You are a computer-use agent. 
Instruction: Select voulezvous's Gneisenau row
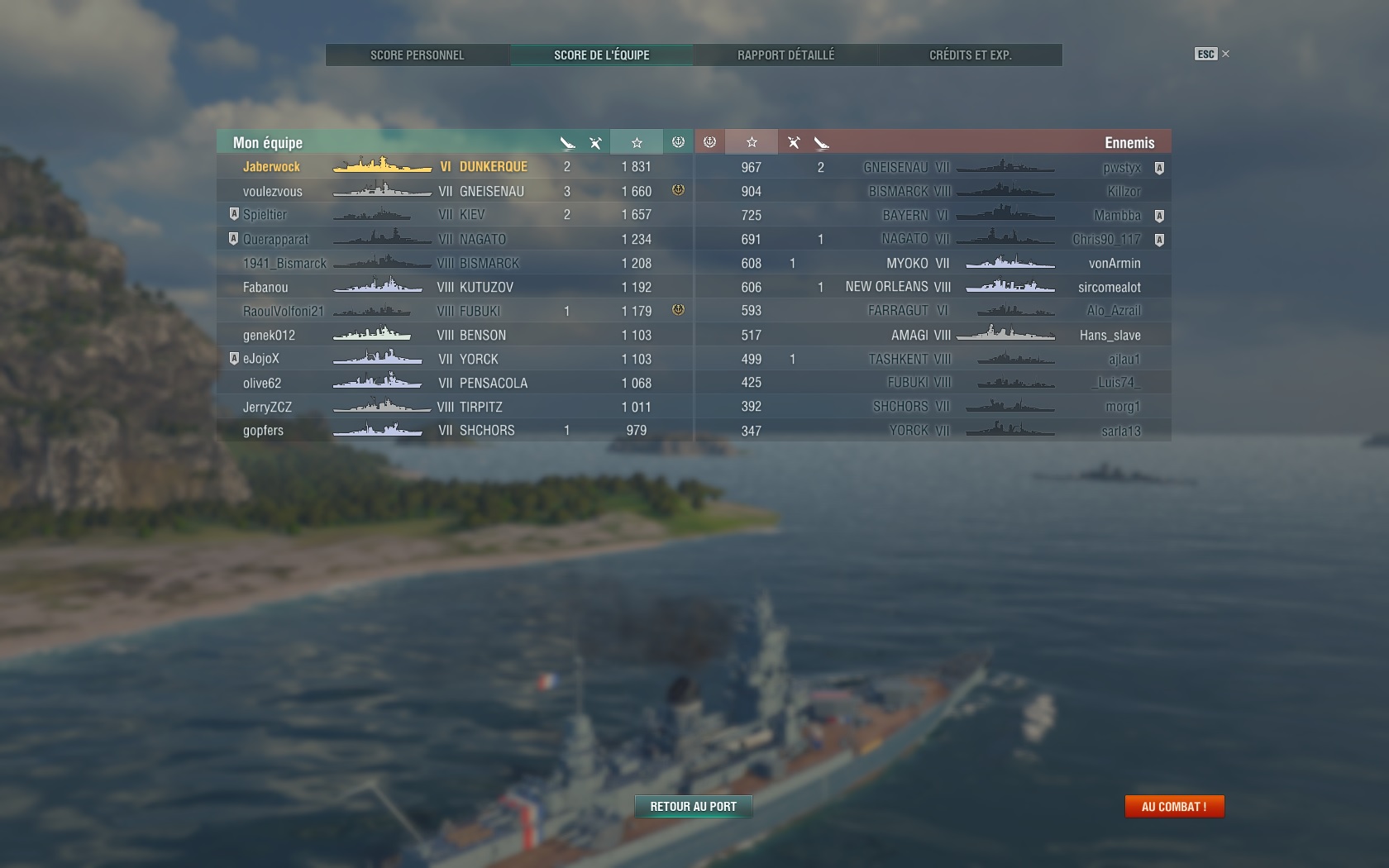pyautogui.click(x=455, y=191)
